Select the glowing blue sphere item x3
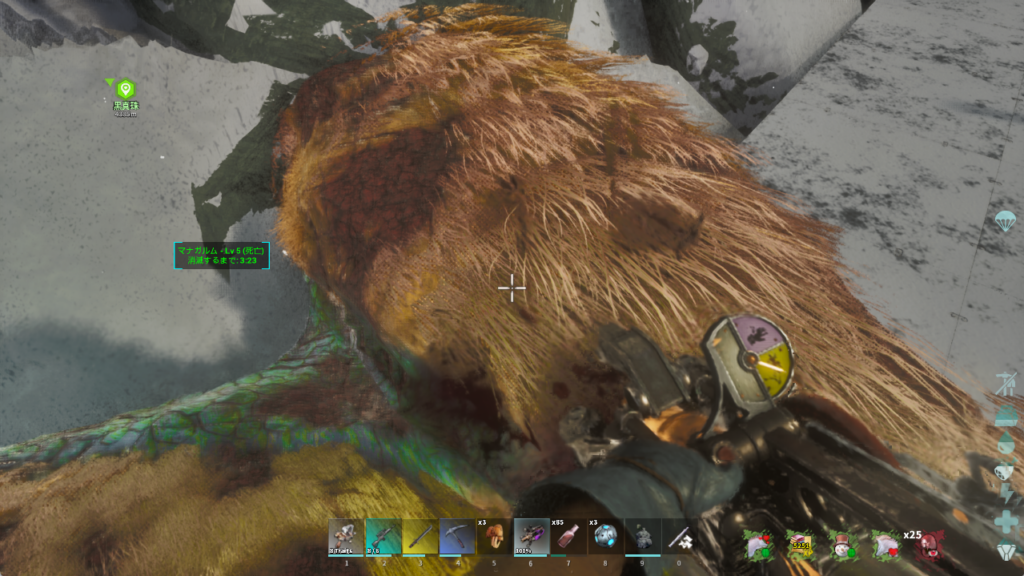Viewport: 1024px width, 576px height. (605, 536)
